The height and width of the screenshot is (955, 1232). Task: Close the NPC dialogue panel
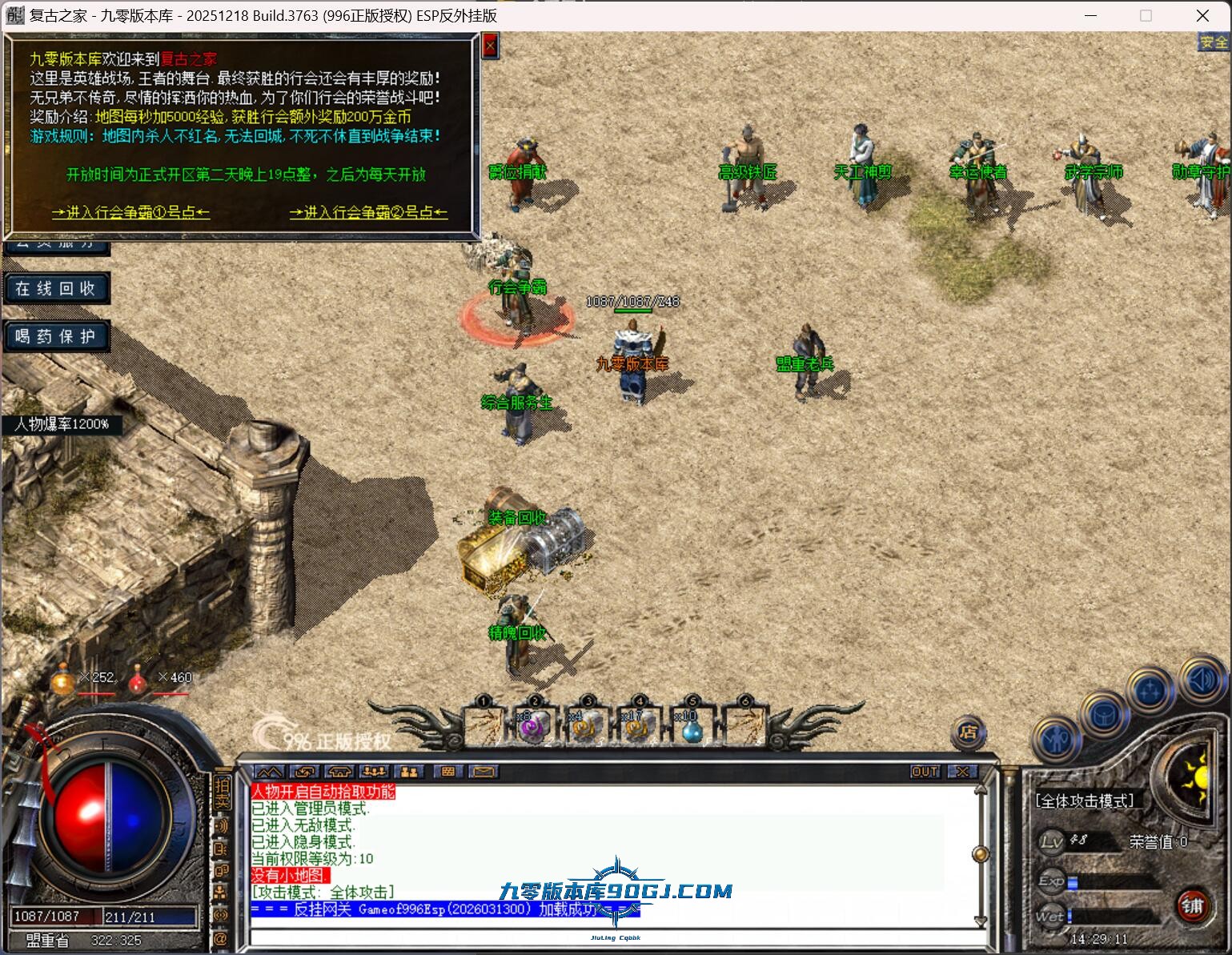tap(490, 46)
